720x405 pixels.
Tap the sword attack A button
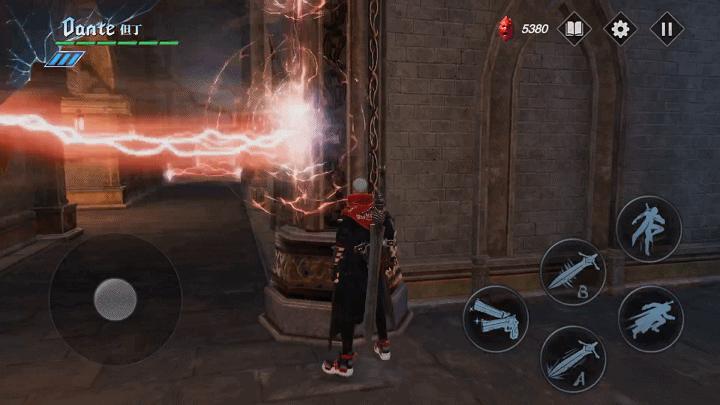(x=573, y=359)
